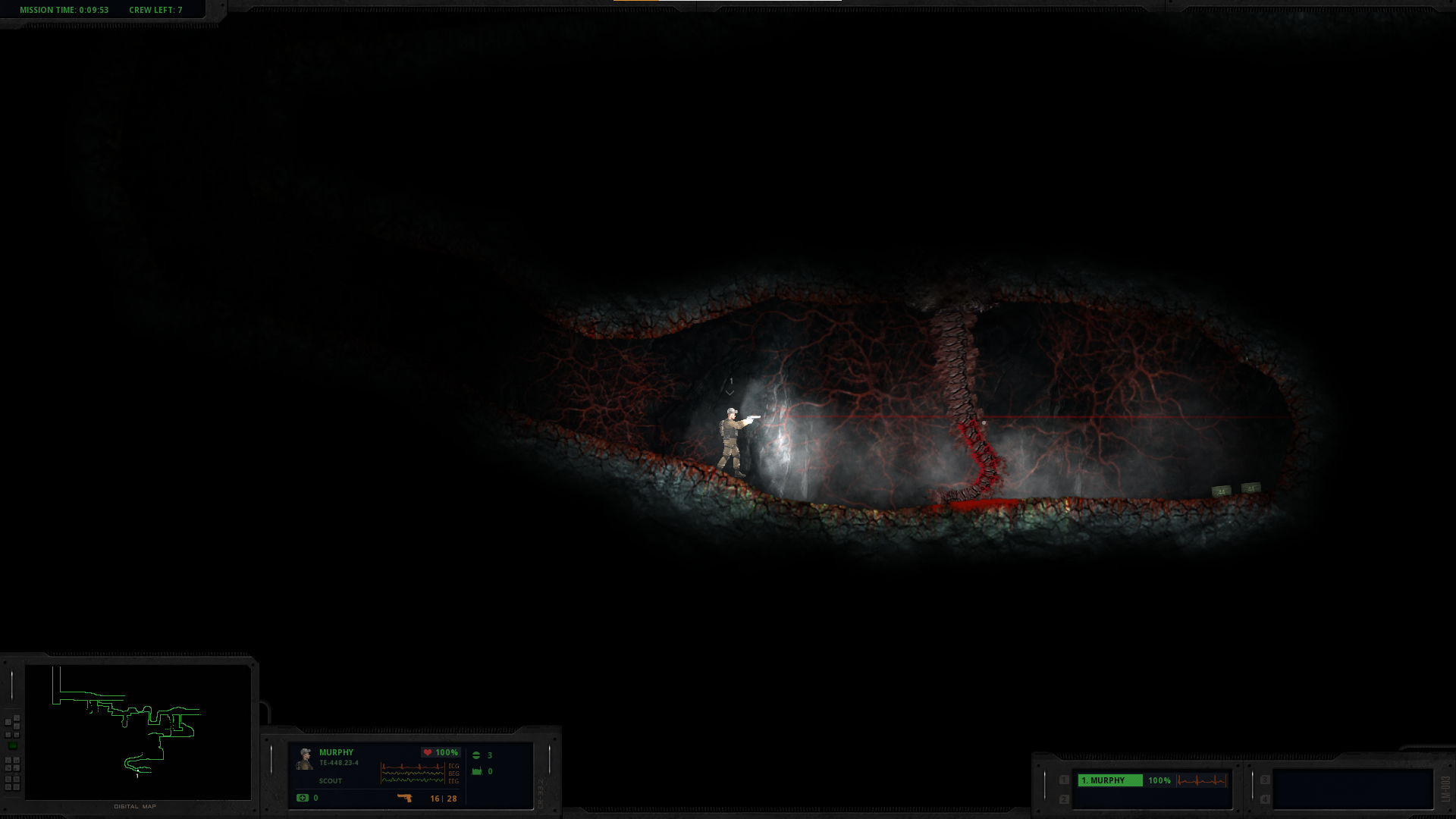1456x819 pixels.
Task: Click the MISSION TIME display
Action: click(x=64, y=11)
